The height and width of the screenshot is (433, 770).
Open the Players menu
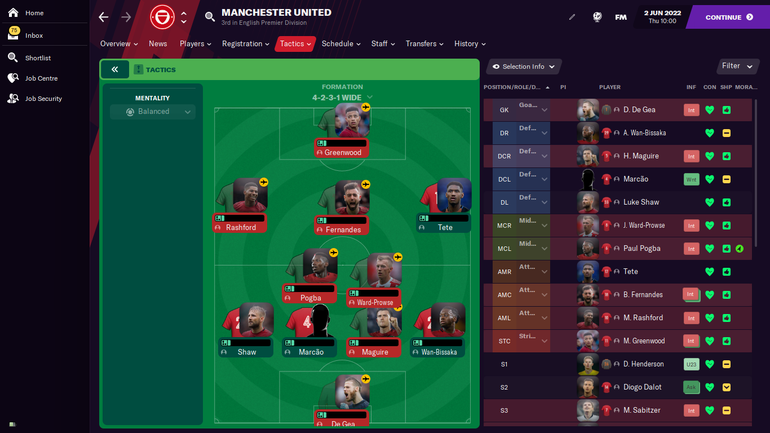[x=195, y=44]
